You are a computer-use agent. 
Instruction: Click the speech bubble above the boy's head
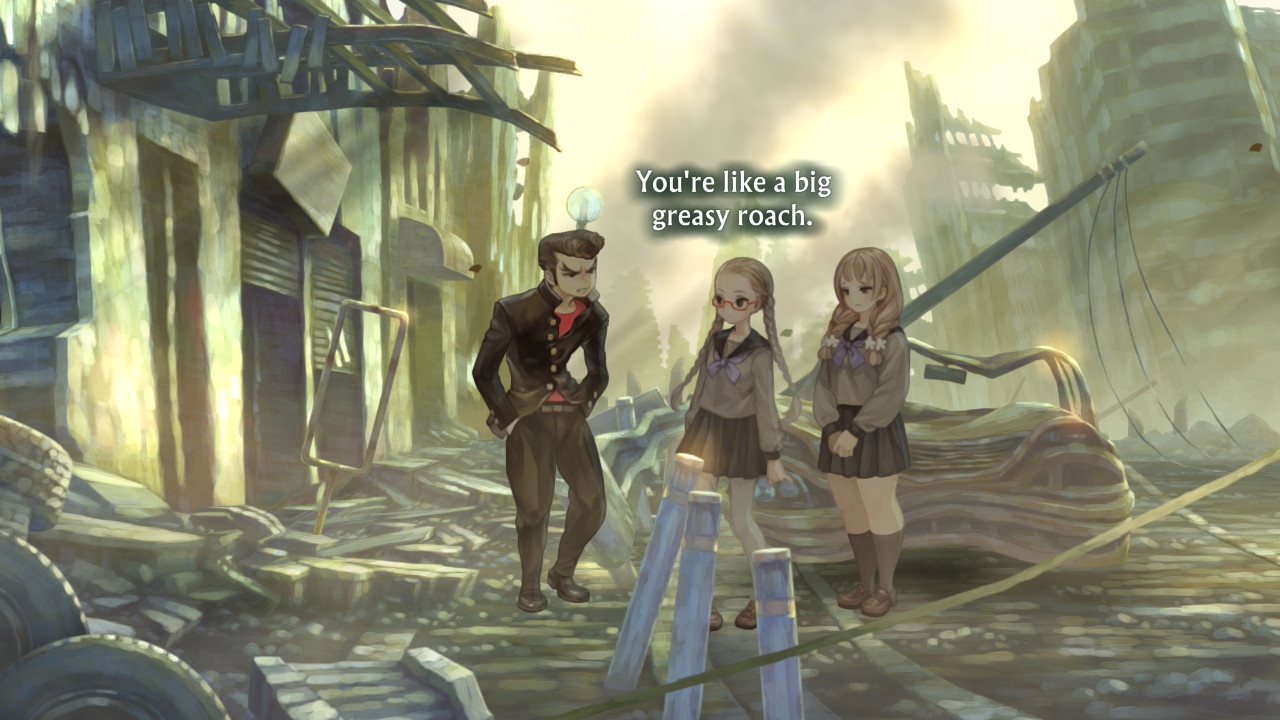(x=585, y=205)
